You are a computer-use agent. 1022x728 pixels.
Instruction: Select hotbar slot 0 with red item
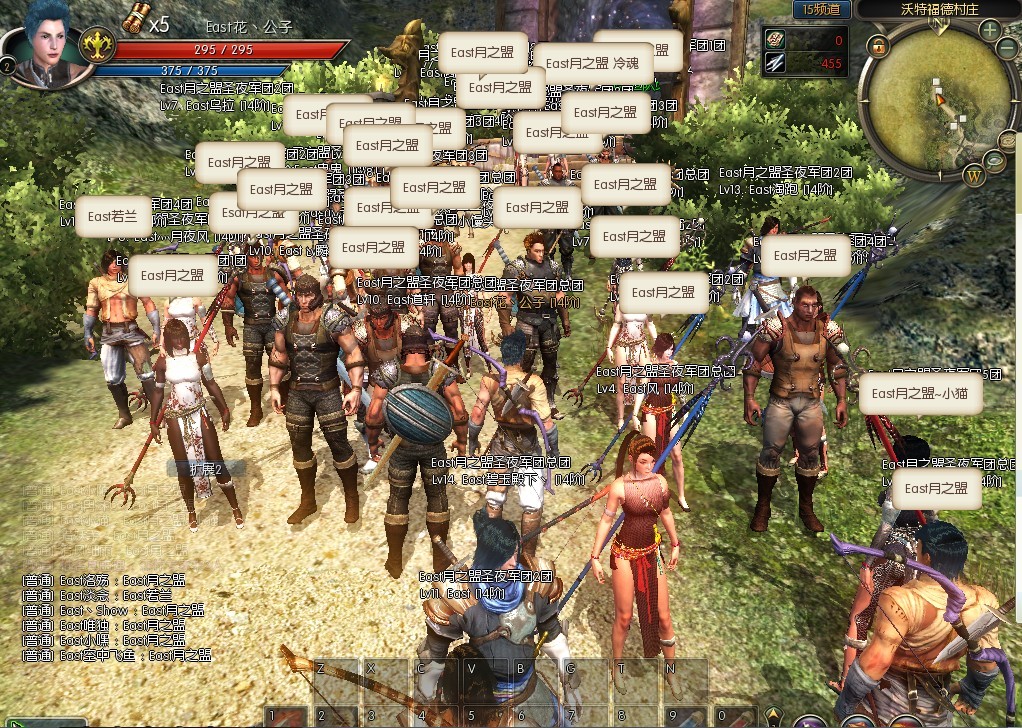(x=735, y=716)
